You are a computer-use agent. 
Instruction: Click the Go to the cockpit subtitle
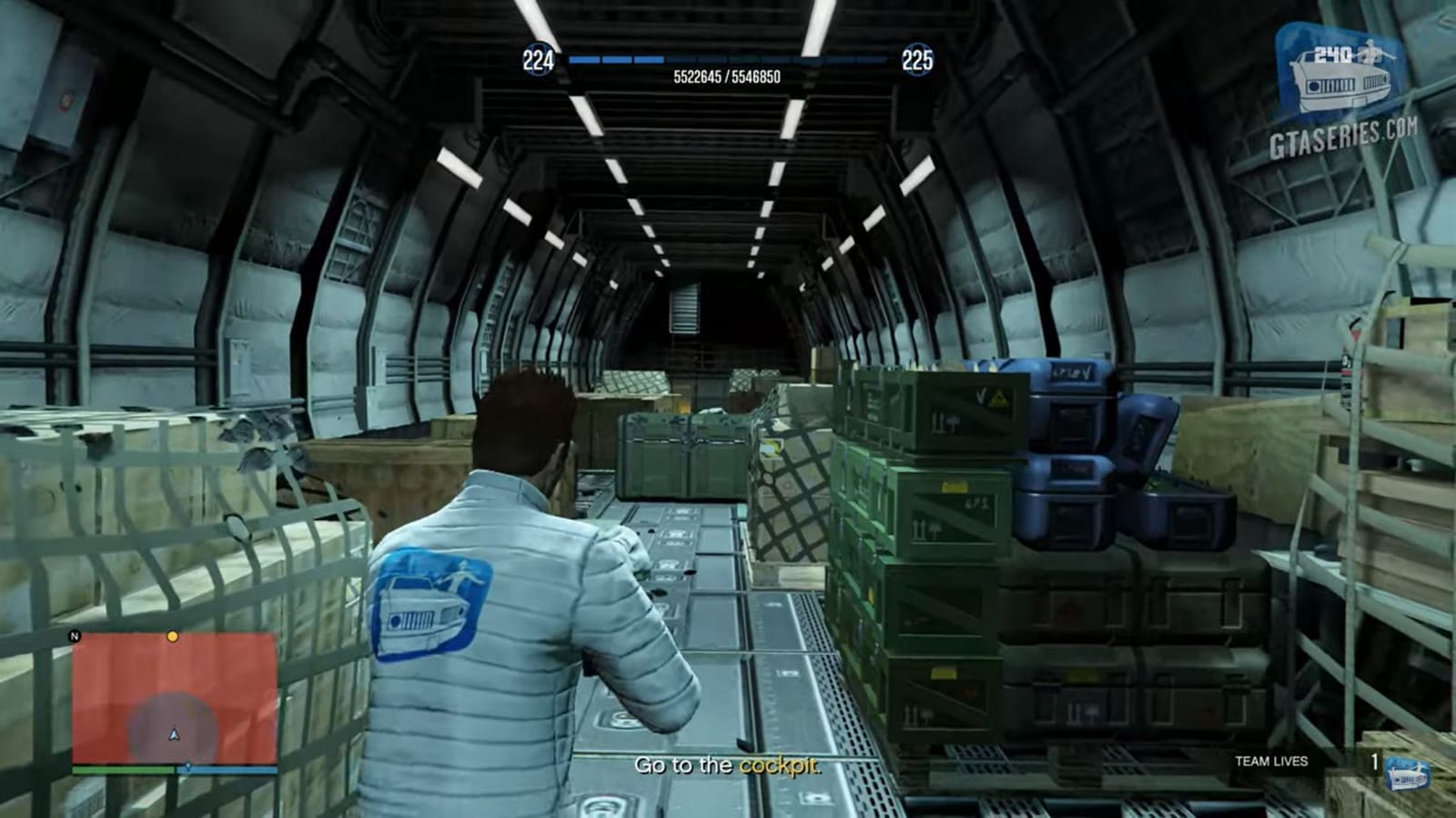click(728, 766)
